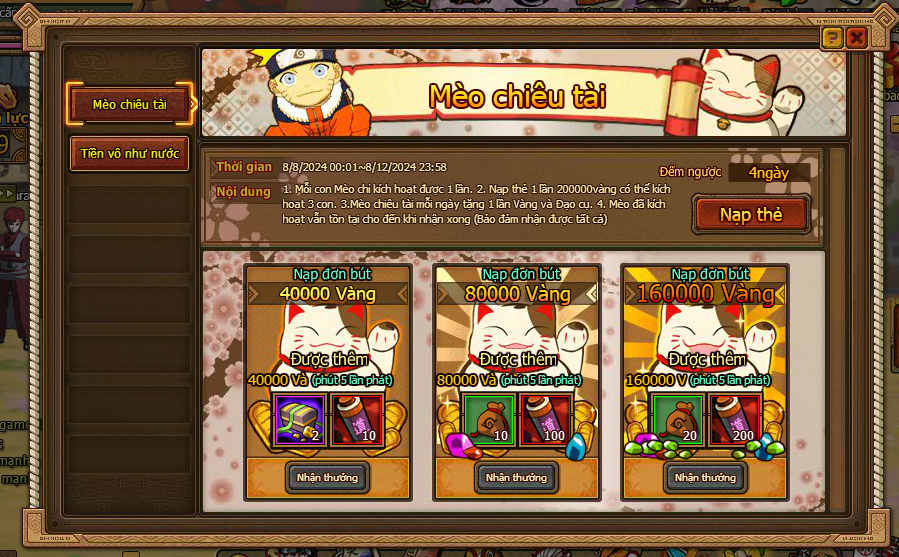Inspect the scroll item with quantity 100
The height and width of the screenshot is (557, 899).
[545, 419]
